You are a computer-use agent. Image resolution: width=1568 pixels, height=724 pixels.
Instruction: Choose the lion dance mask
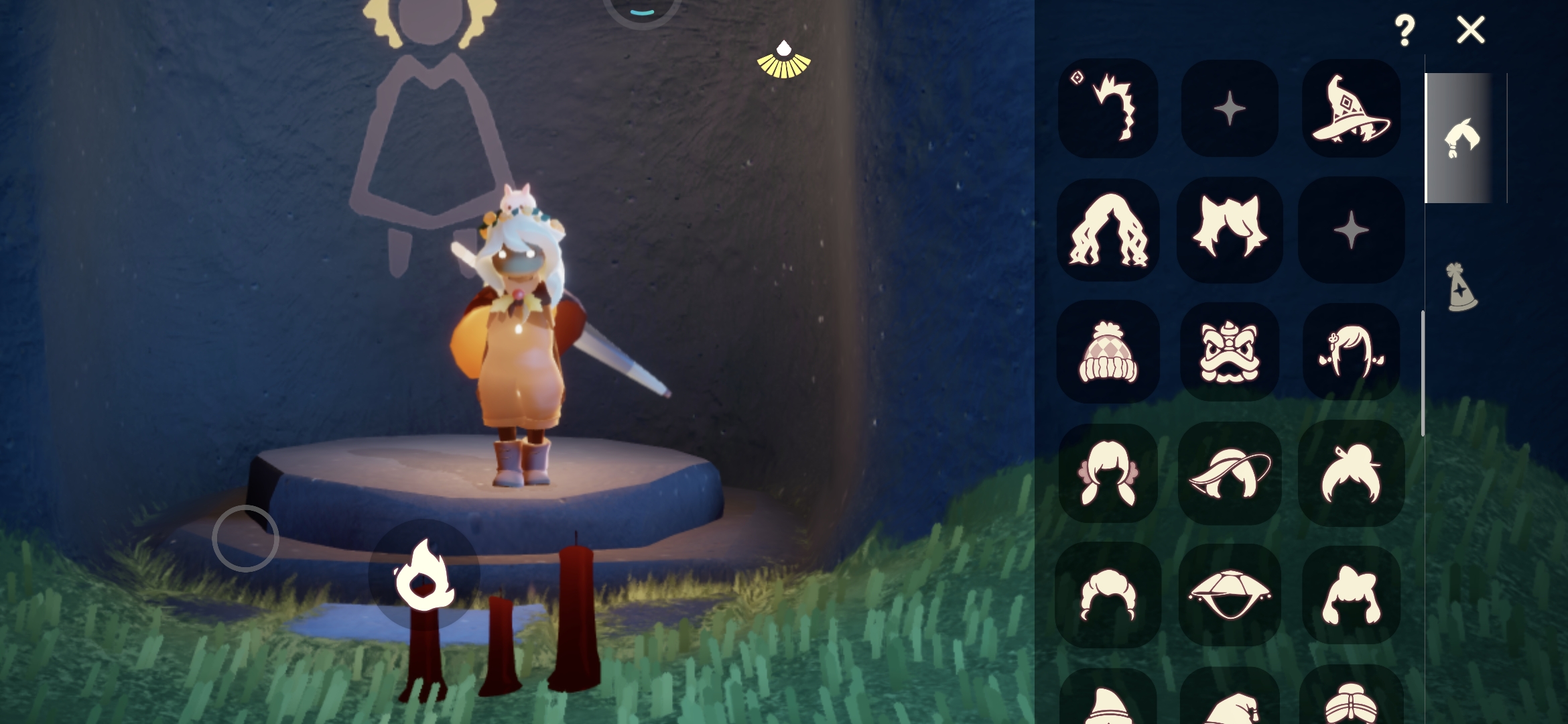pos(1230,352)
